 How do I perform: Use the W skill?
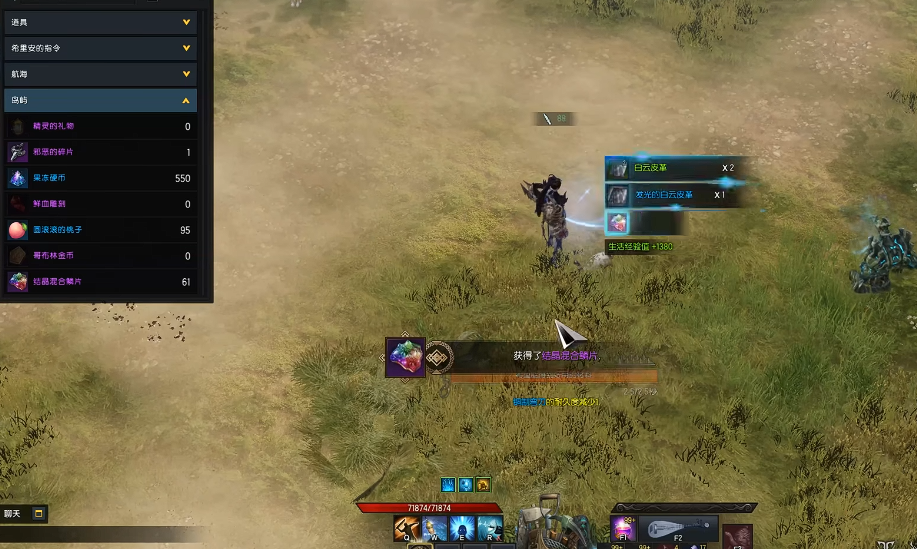(x=436, y=528)
